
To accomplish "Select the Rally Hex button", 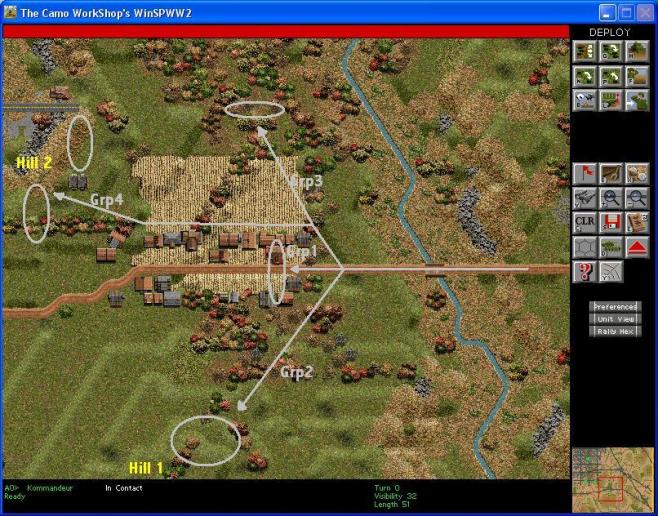I will click(x=615, y=330).
